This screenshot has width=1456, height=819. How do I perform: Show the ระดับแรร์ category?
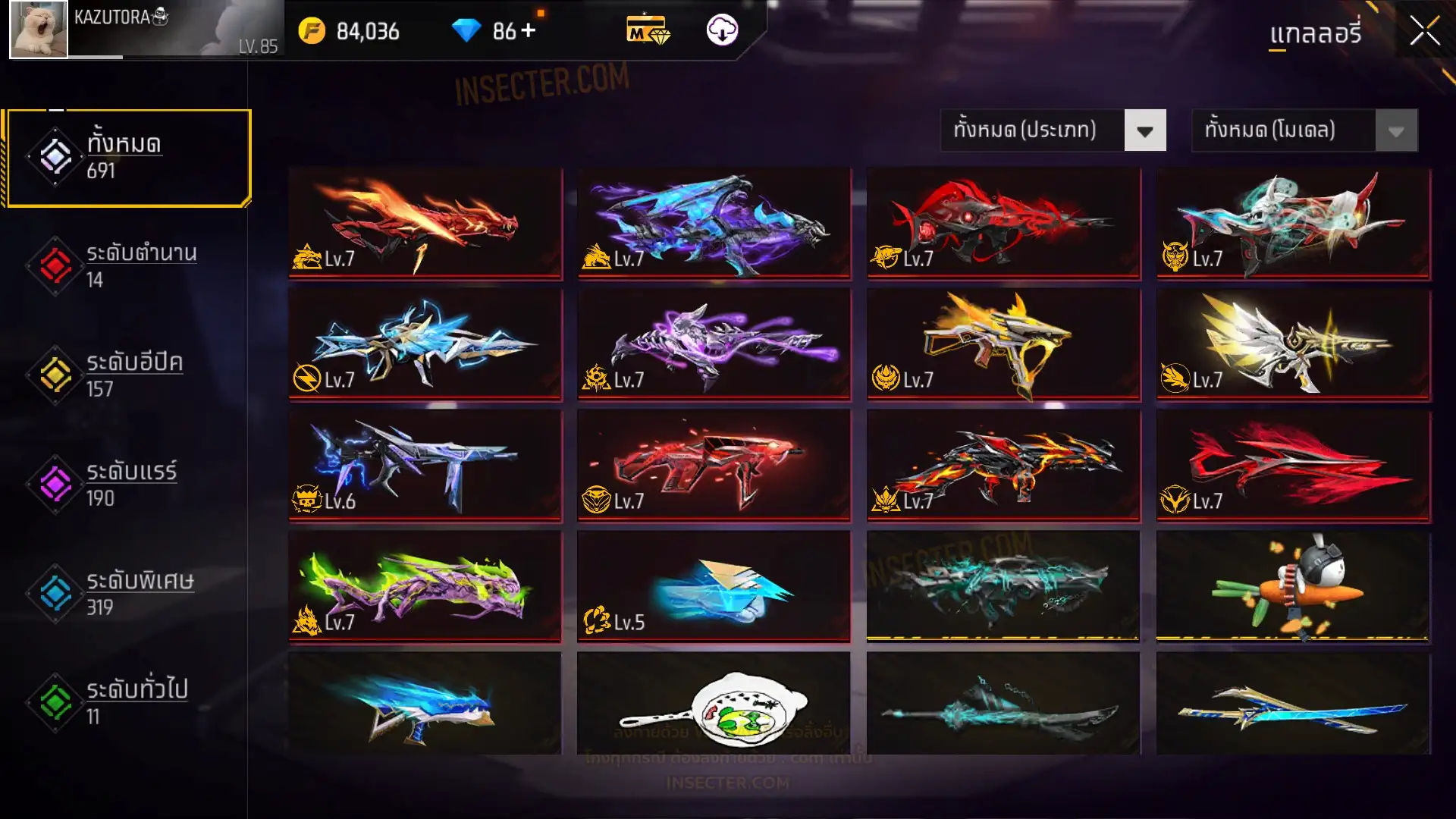tap(129, 485)
